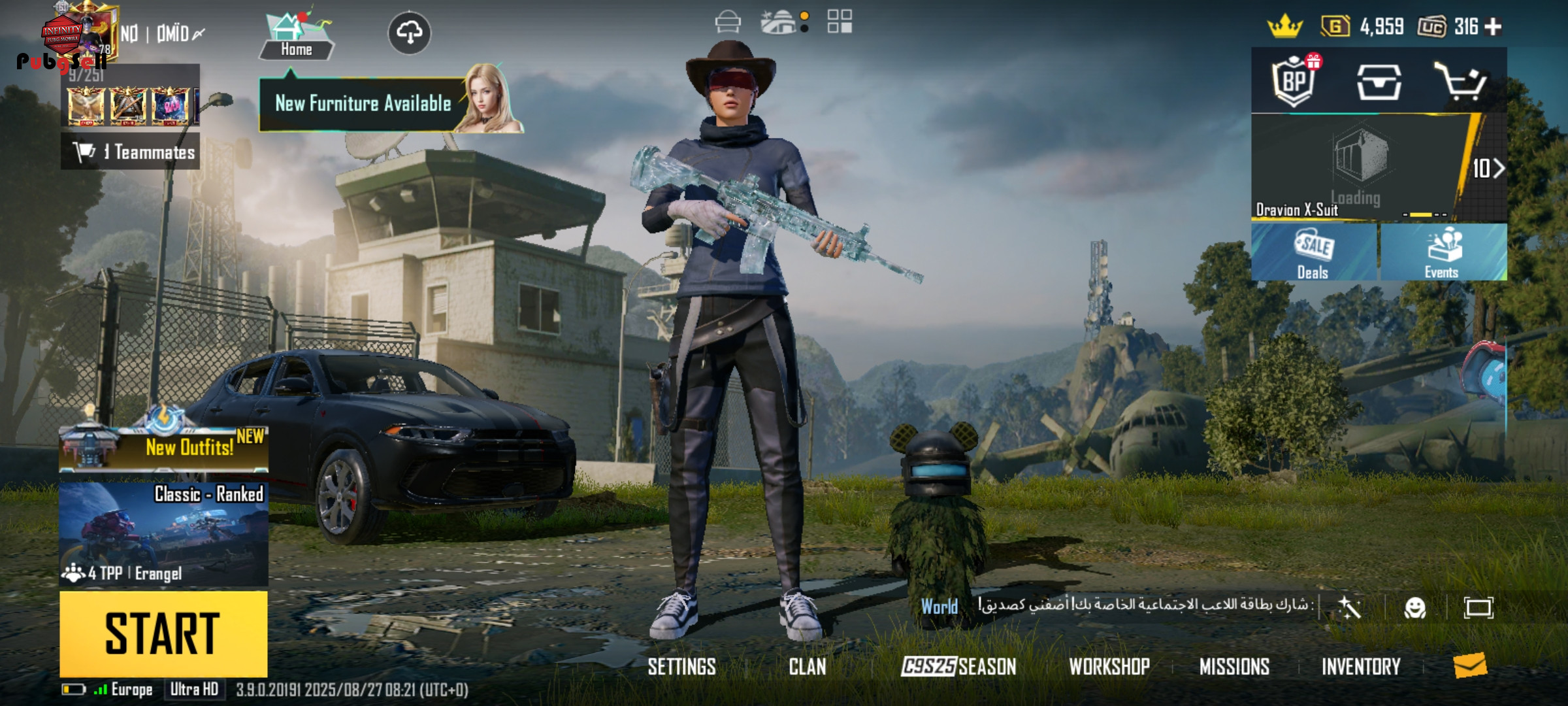
Task: Open the Events tile
Action: point(1443,253)
